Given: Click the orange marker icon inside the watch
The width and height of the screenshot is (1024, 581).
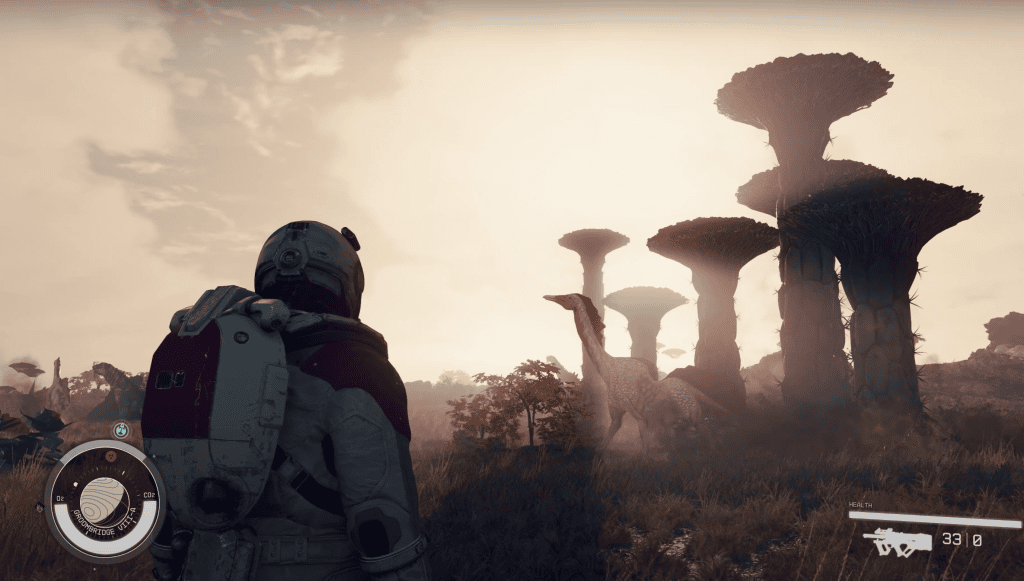Looking at the screenshot, I should tap(111, 456).
